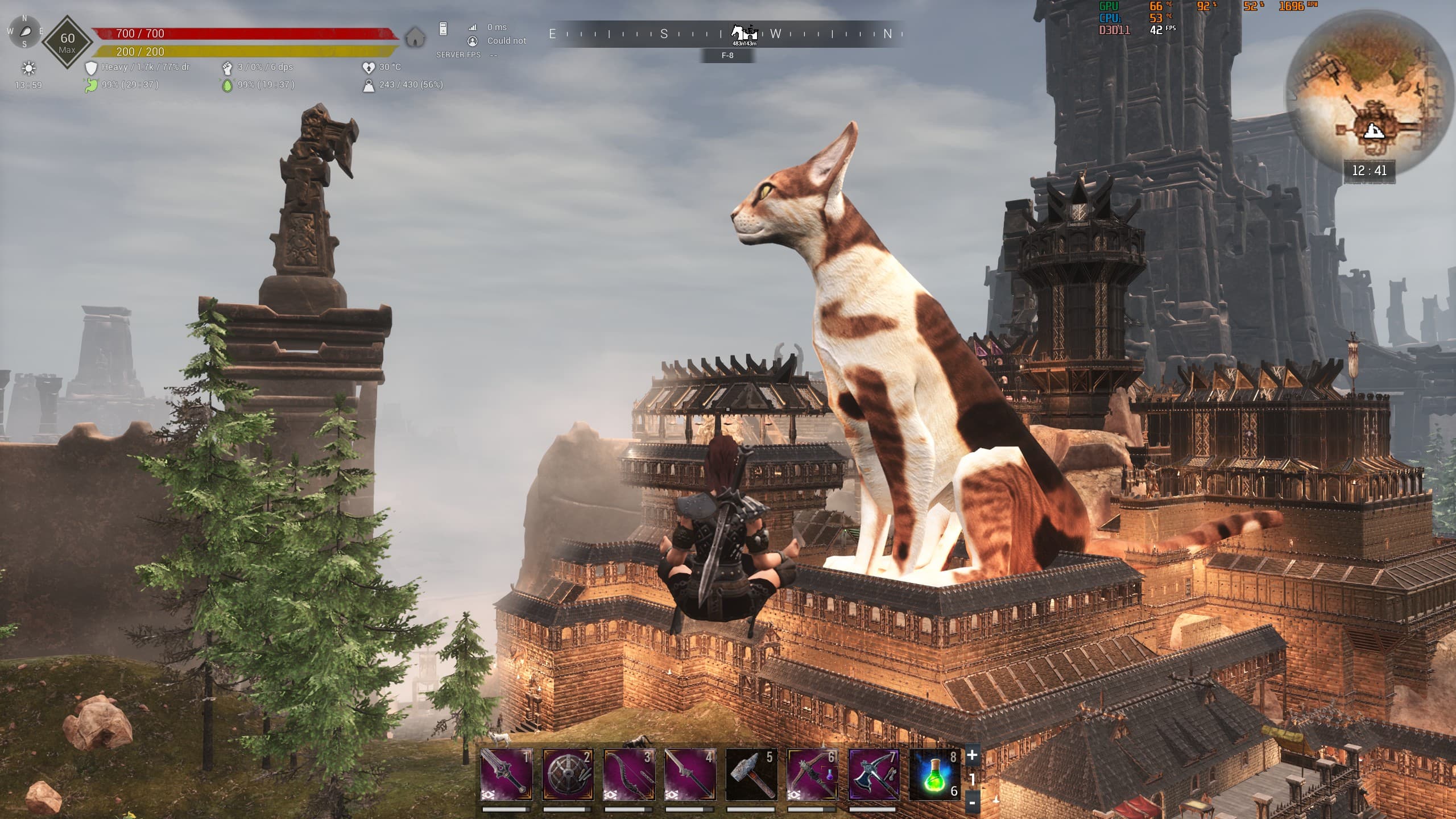This screenshot has height=819, width=1456.
Task: Equip the round shield in slot 2
Action: [x=568, y=774]
